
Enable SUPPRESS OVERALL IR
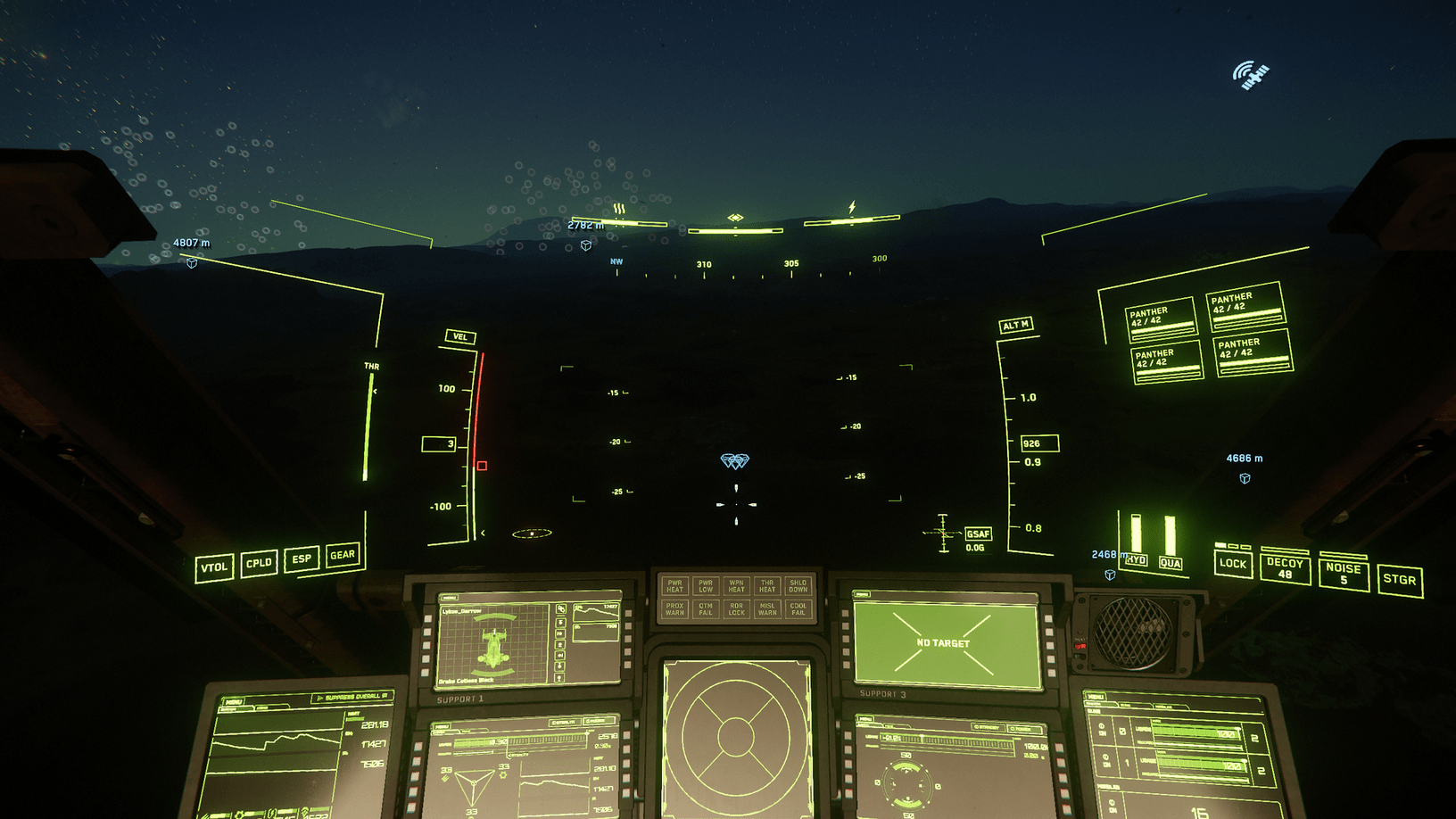pyautogui.click(x=355, y=698)
